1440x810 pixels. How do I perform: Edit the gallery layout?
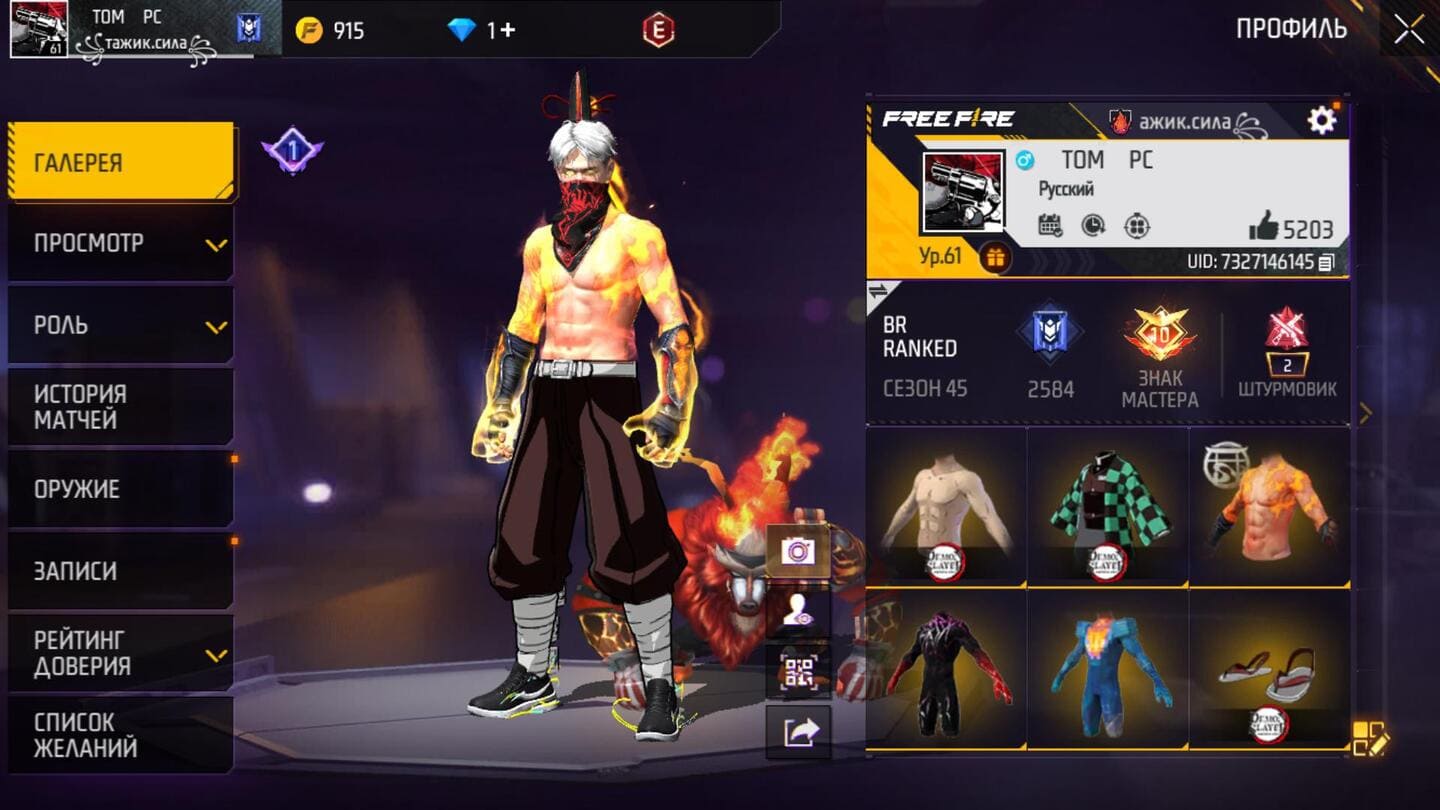[x=1369, y=738]
